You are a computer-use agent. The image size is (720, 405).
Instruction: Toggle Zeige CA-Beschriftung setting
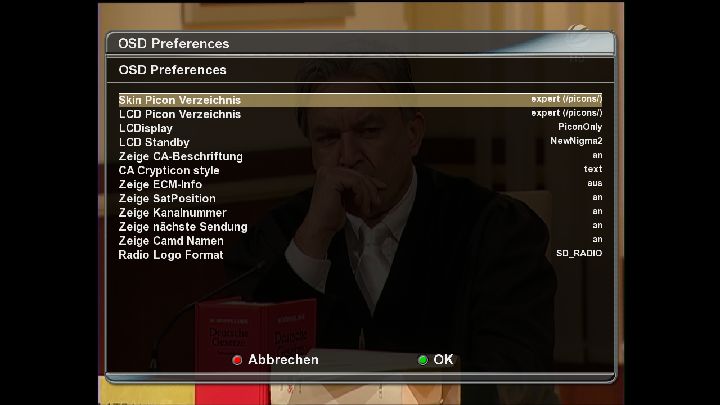click(x=360, y=156)
